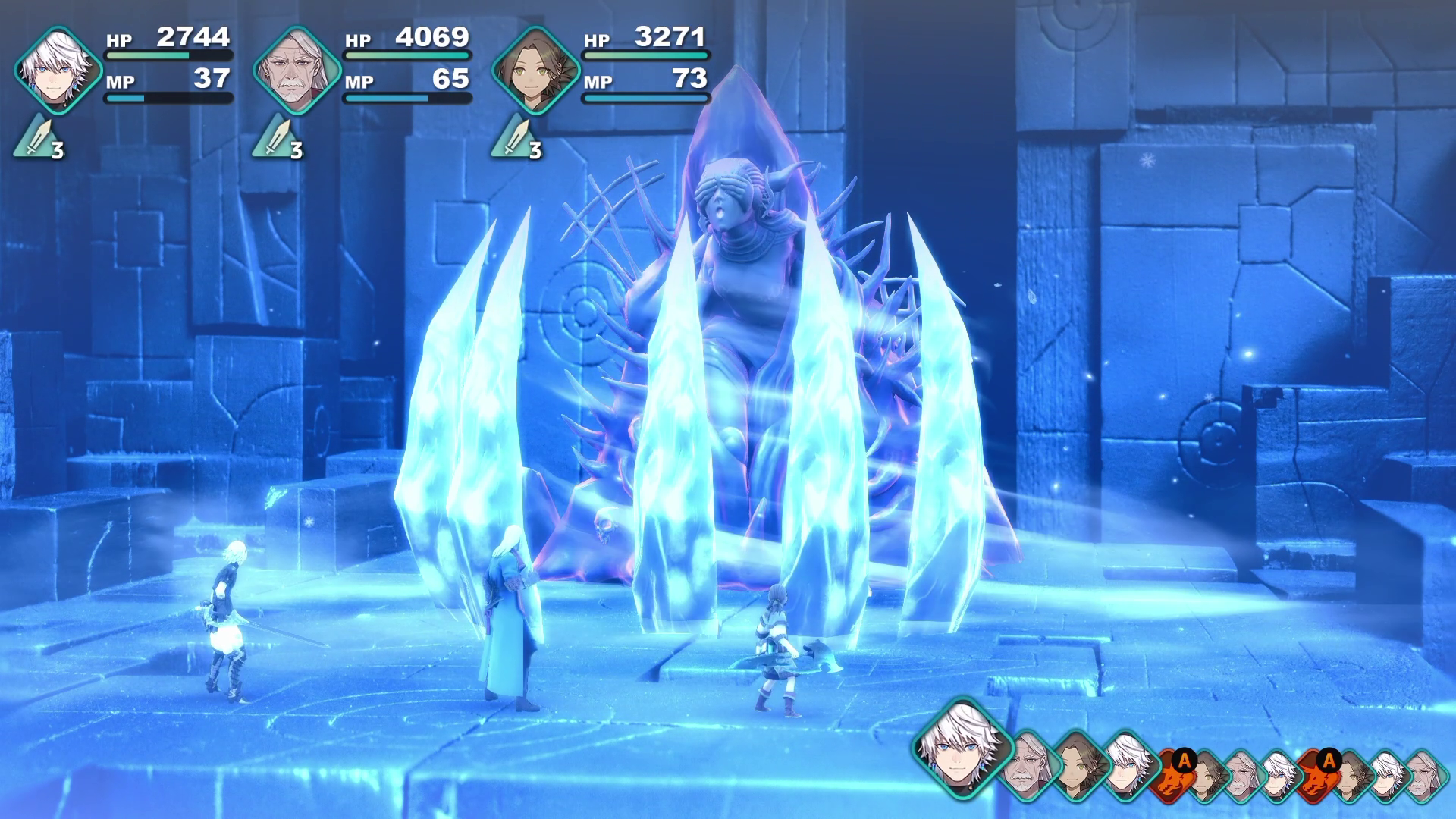Select the brown-haired girl's party status portrait
Screen dimensions: 1456x819
(536, 70)
